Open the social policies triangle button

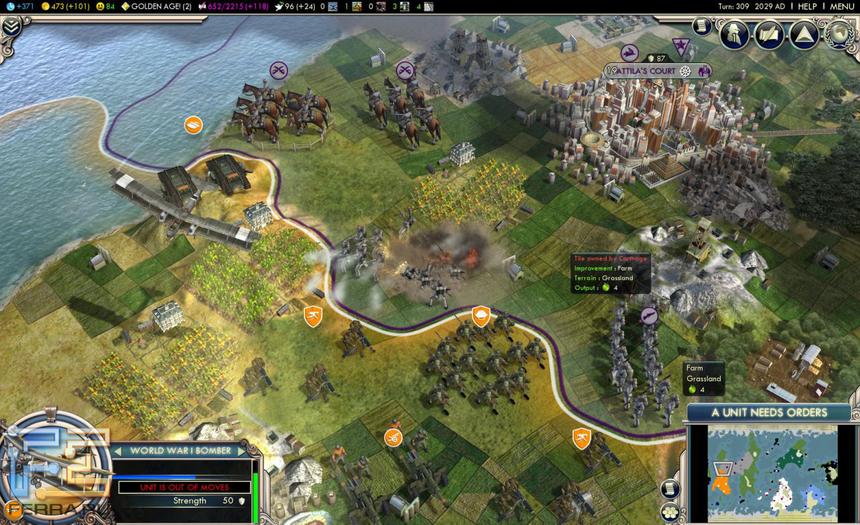803,34
